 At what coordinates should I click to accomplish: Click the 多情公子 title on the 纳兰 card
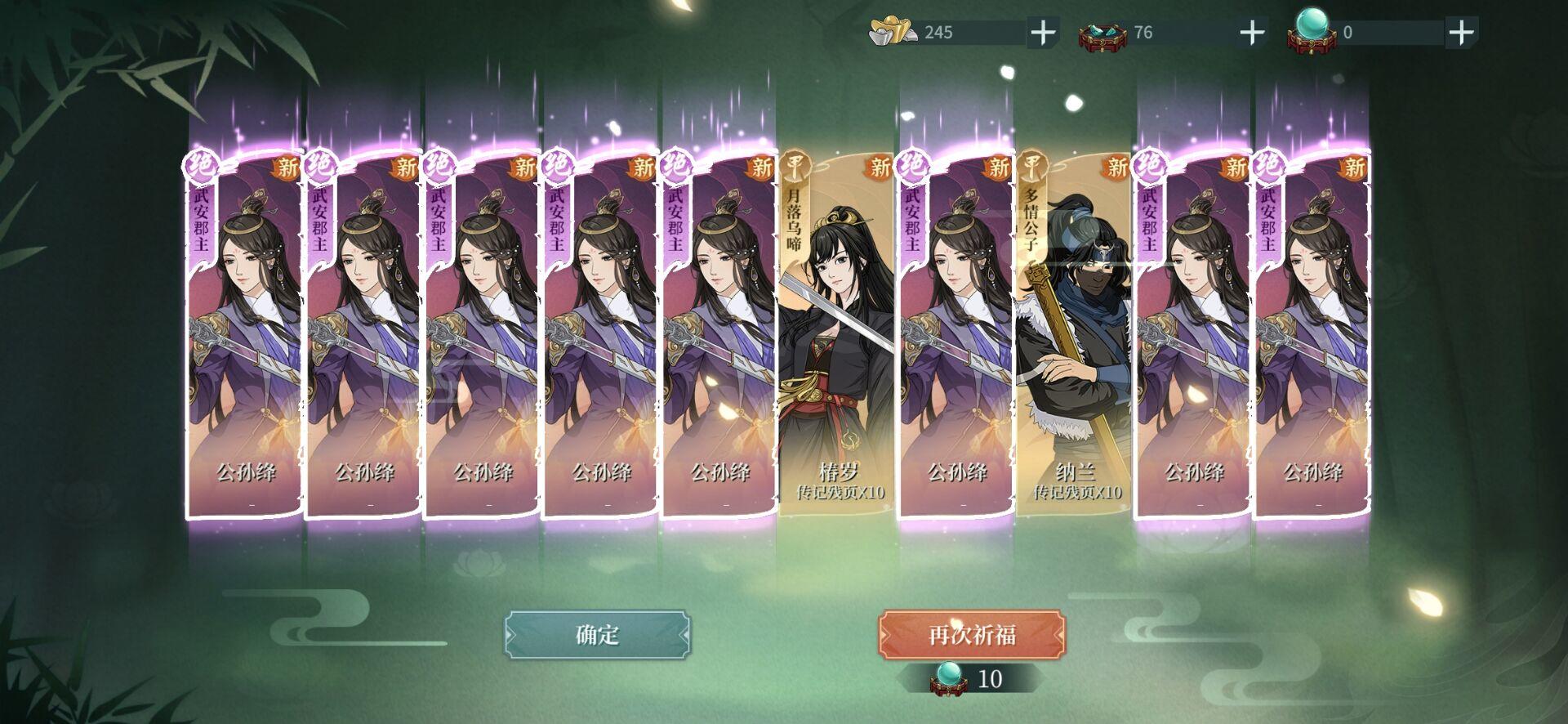(x=1032, y=219)
